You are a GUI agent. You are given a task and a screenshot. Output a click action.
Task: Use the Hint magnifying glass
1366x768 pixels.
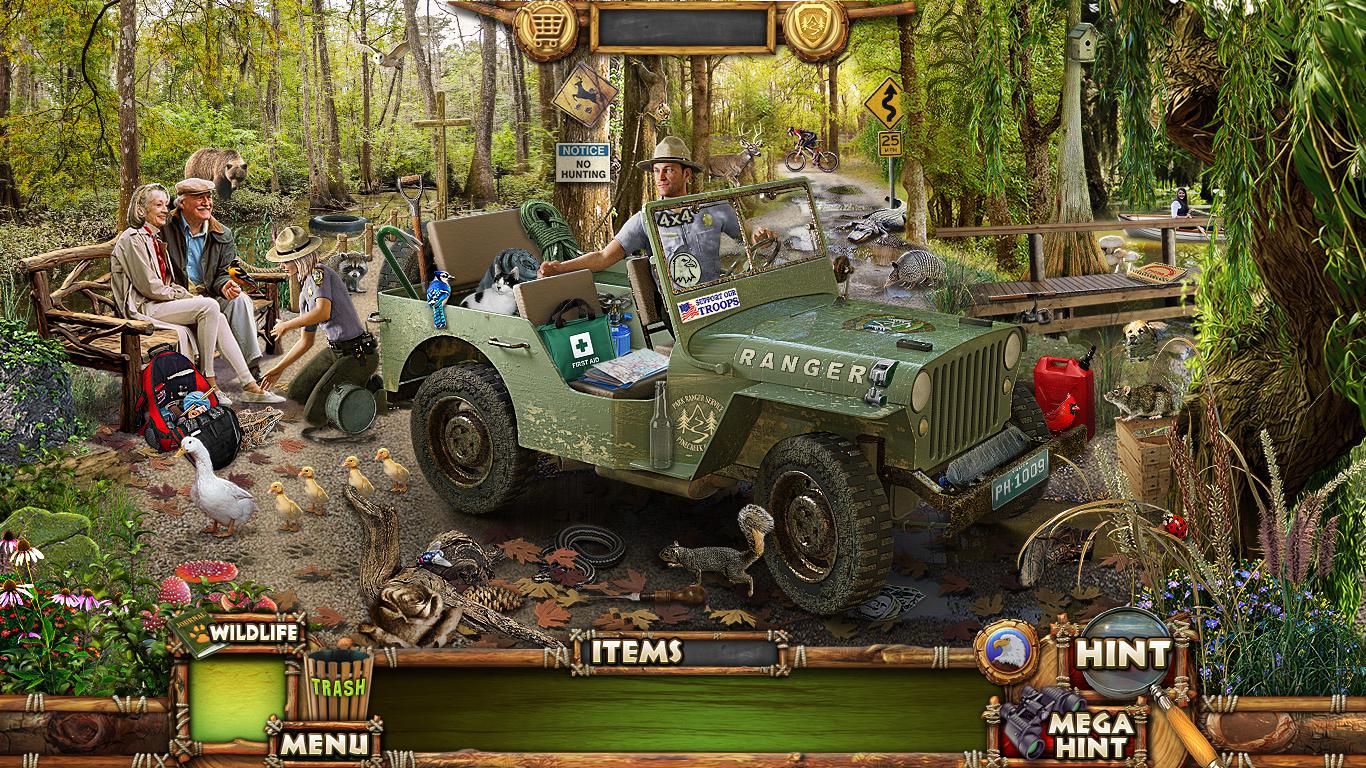pos(1124,655)
